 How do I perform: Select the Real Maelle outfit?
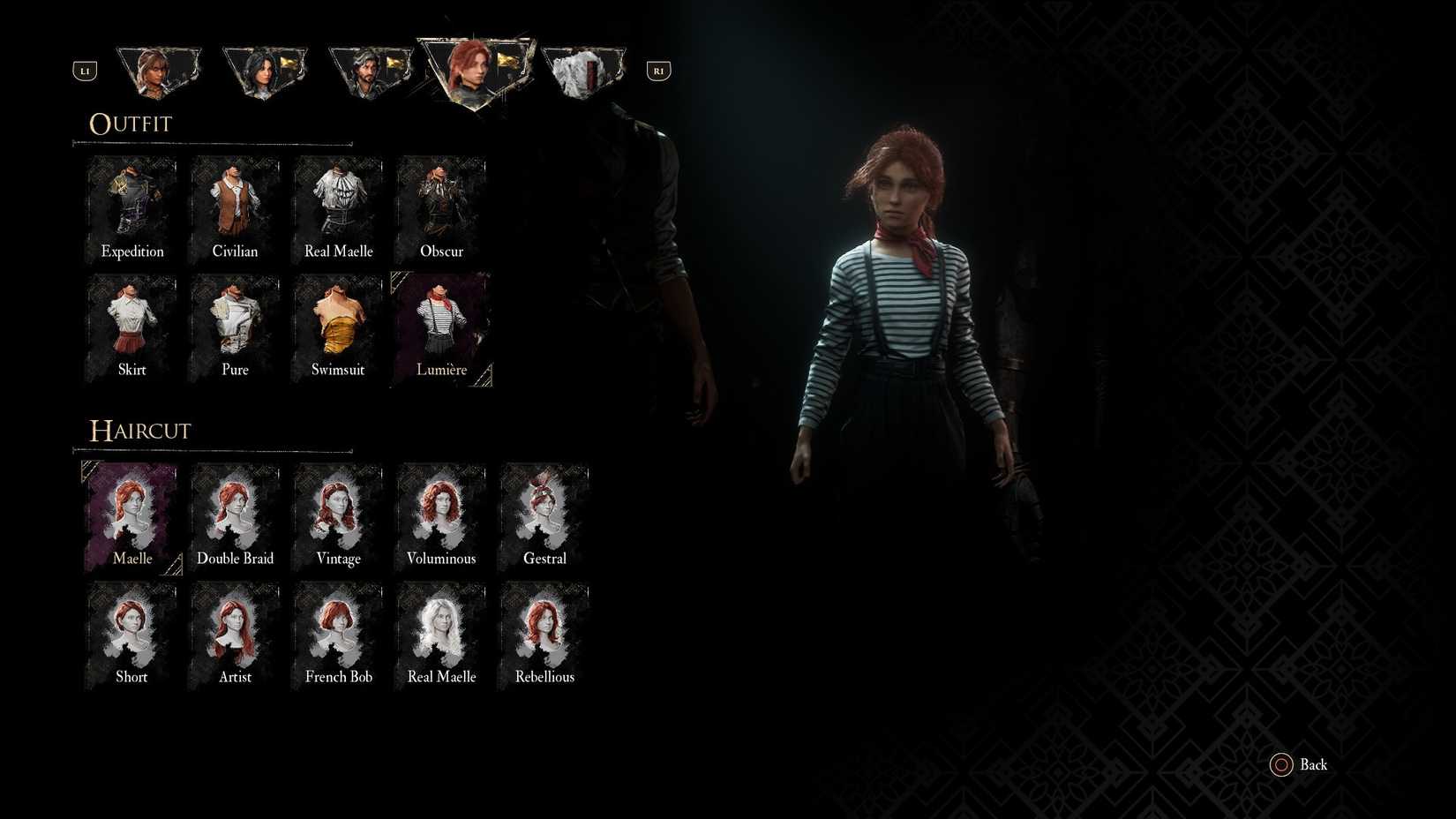(338, 207)
